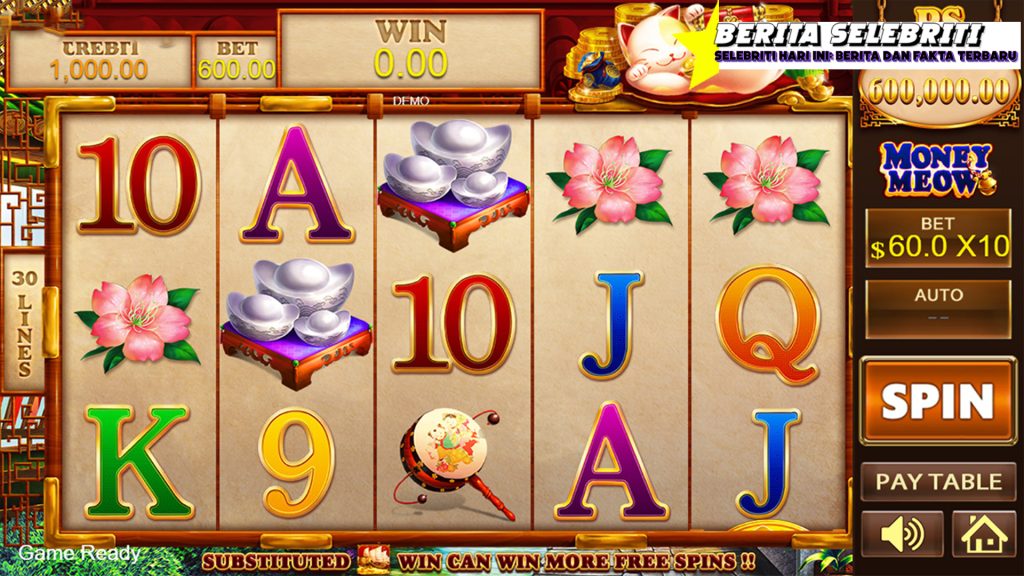Change the $60.0 X10 bet amount

click(938, 238)
